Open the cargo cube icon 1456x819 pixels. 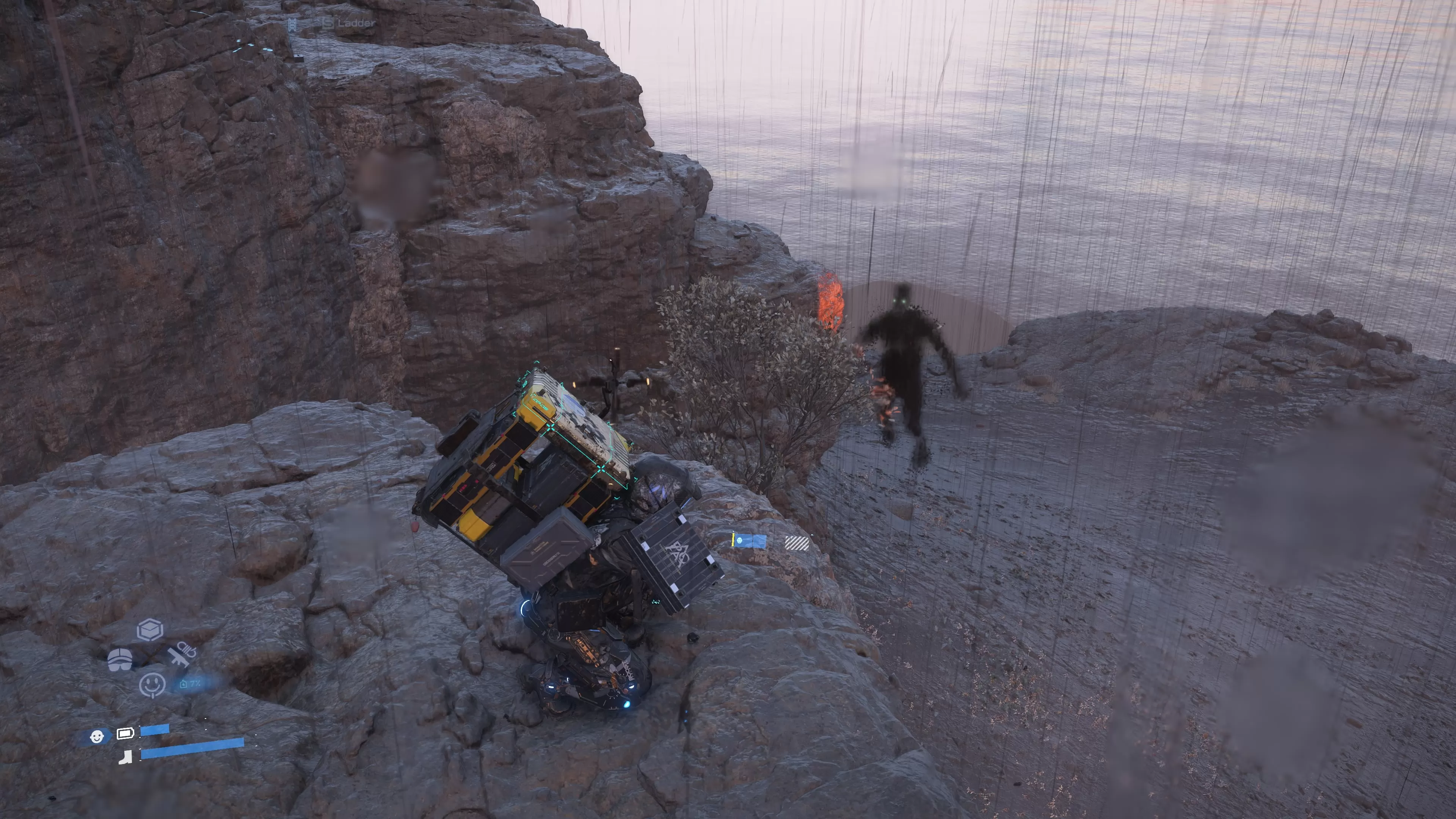151,629
